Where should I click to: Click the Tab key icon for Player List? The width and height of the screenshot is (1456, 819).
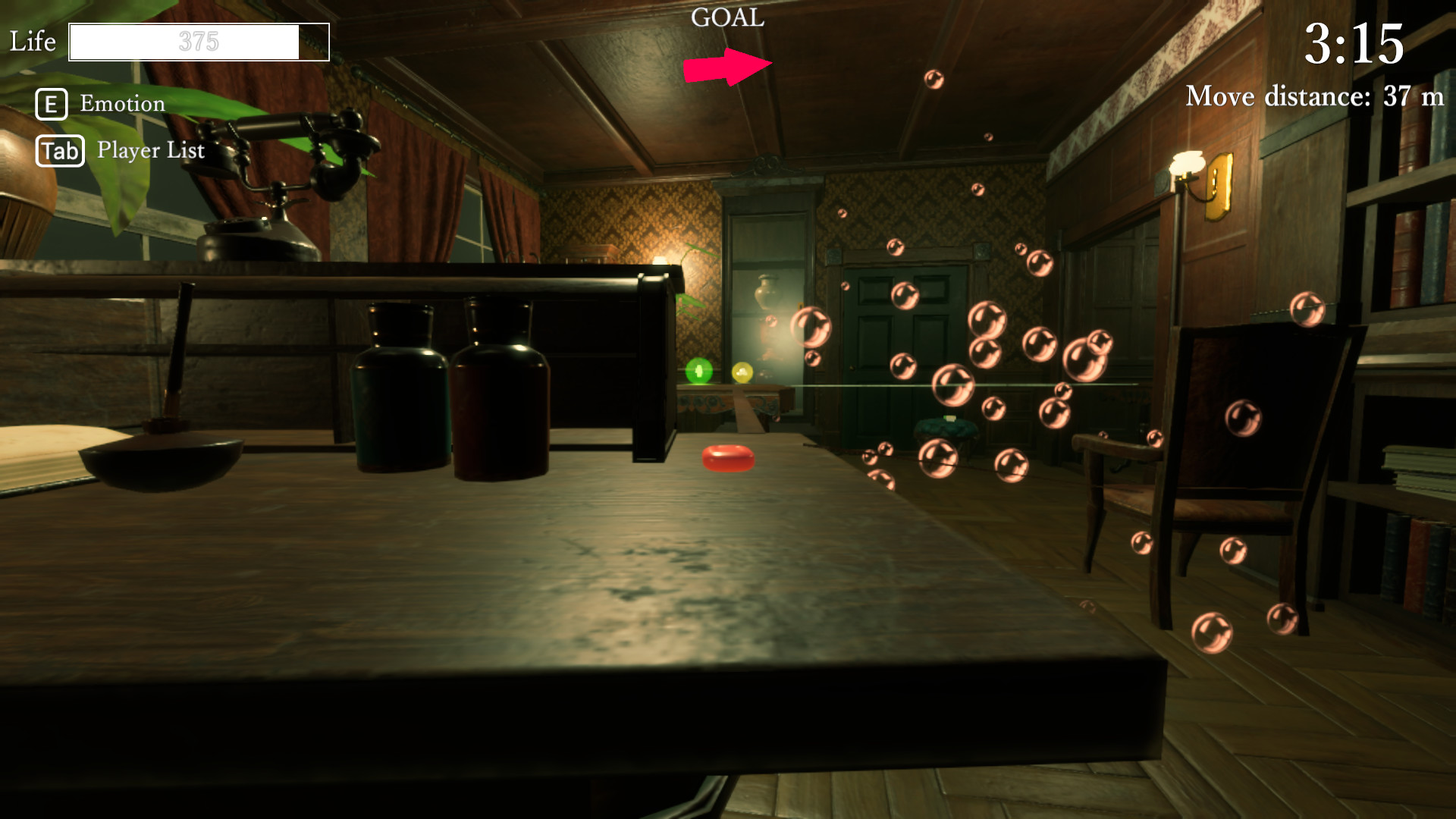[x=58, y=150]
